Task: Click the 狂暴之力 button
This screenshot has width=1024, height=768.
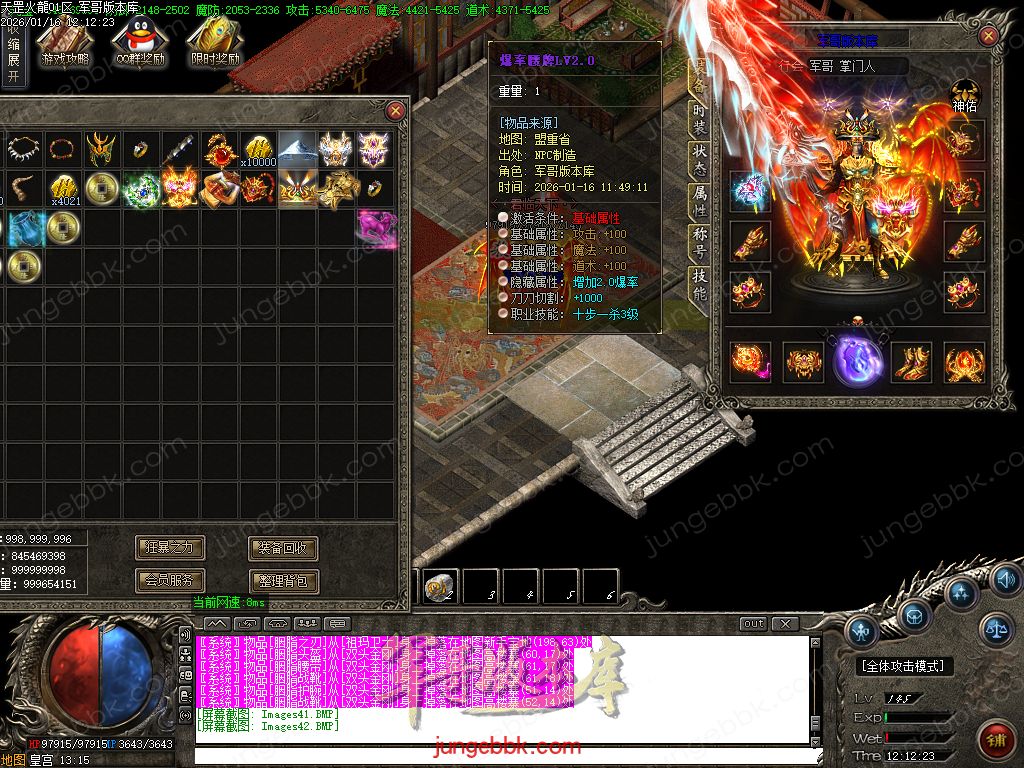Action: click(170, 548)
